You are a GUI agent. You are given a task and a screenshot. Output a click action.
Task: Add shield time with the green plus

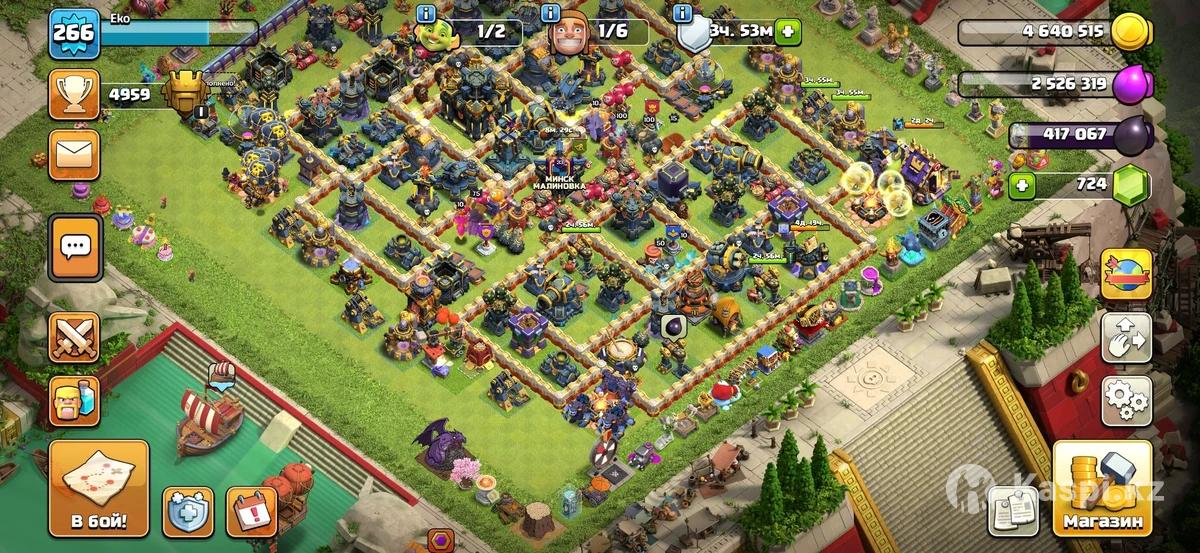[789, 31]
